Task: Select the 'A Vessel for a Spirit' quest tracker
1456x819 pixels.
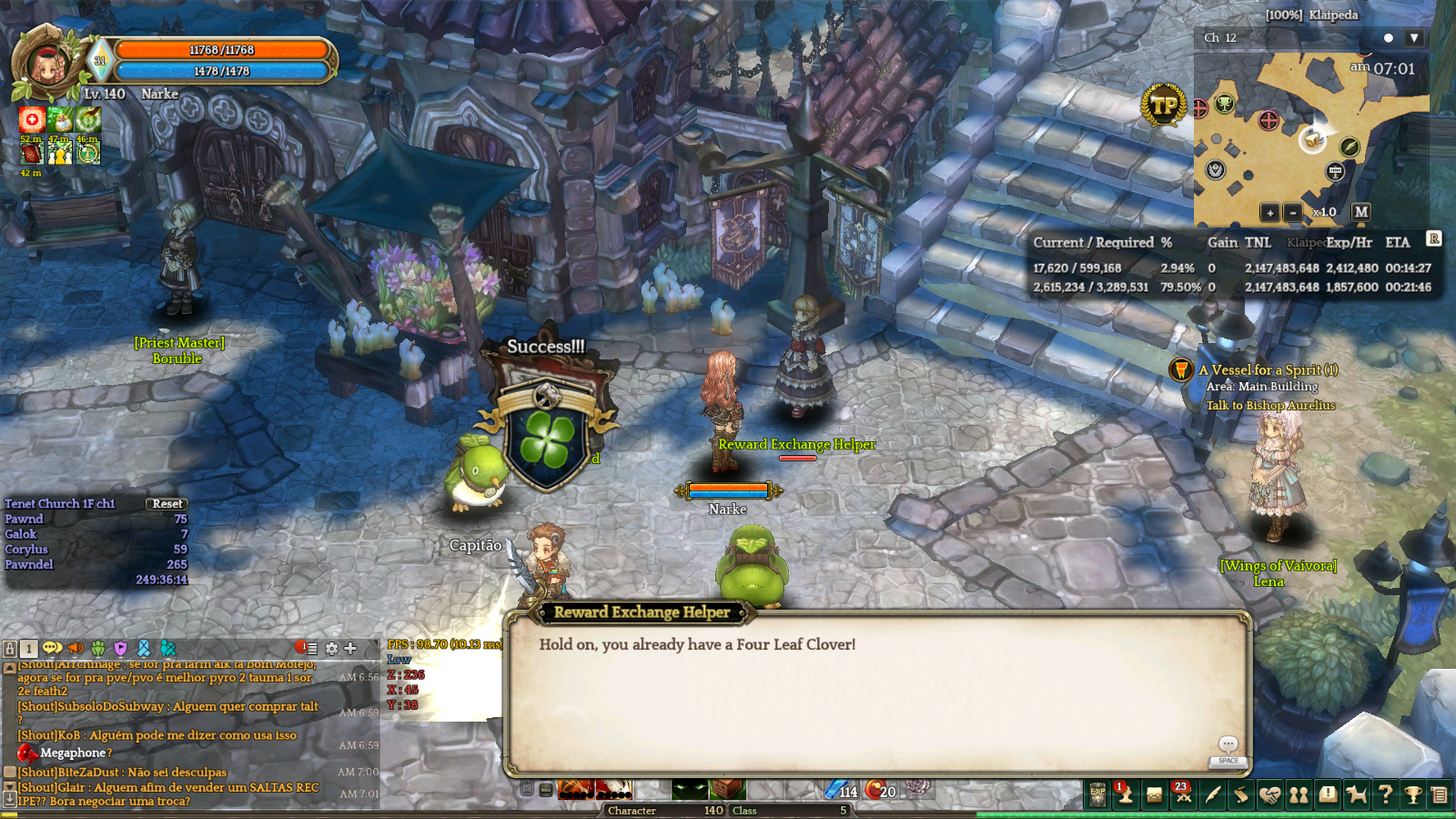Action: point(1268,370)
